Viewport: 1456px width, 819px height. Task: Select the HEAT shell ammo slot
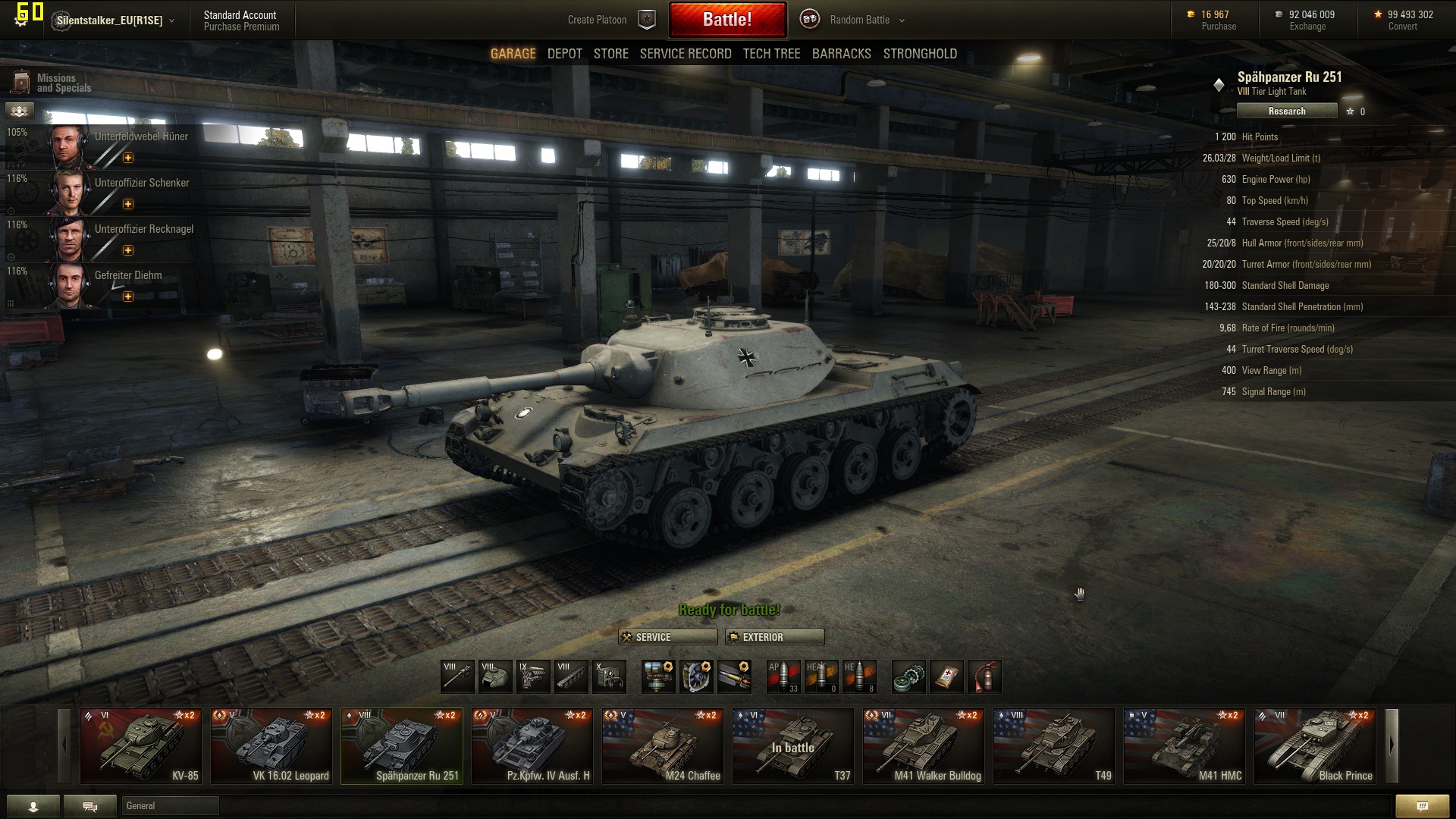[x=821, y=676]
